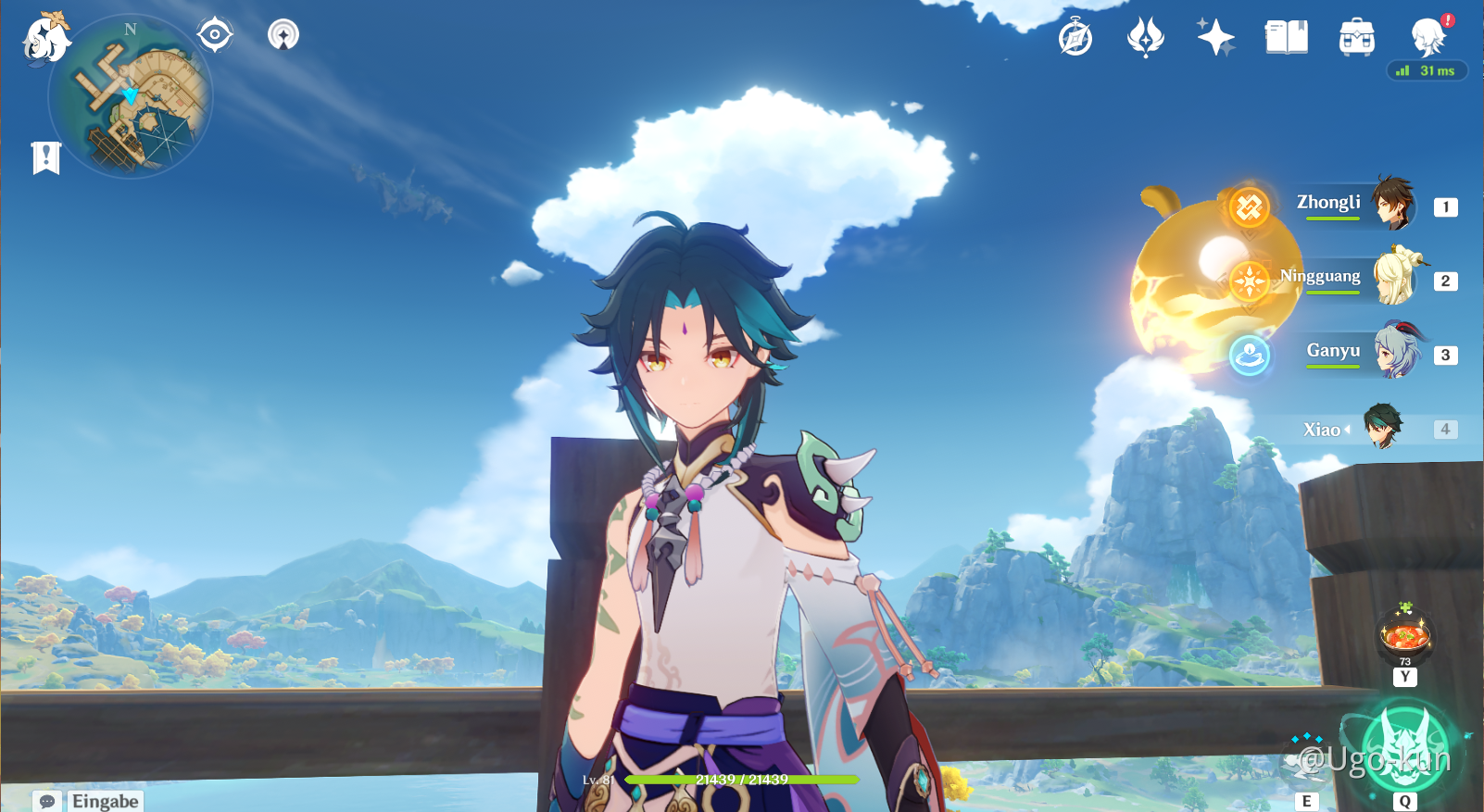Open the quest log bookmark icon
Screen dimensions: 1484x812
pyautogui.click(x=45, y=157)
